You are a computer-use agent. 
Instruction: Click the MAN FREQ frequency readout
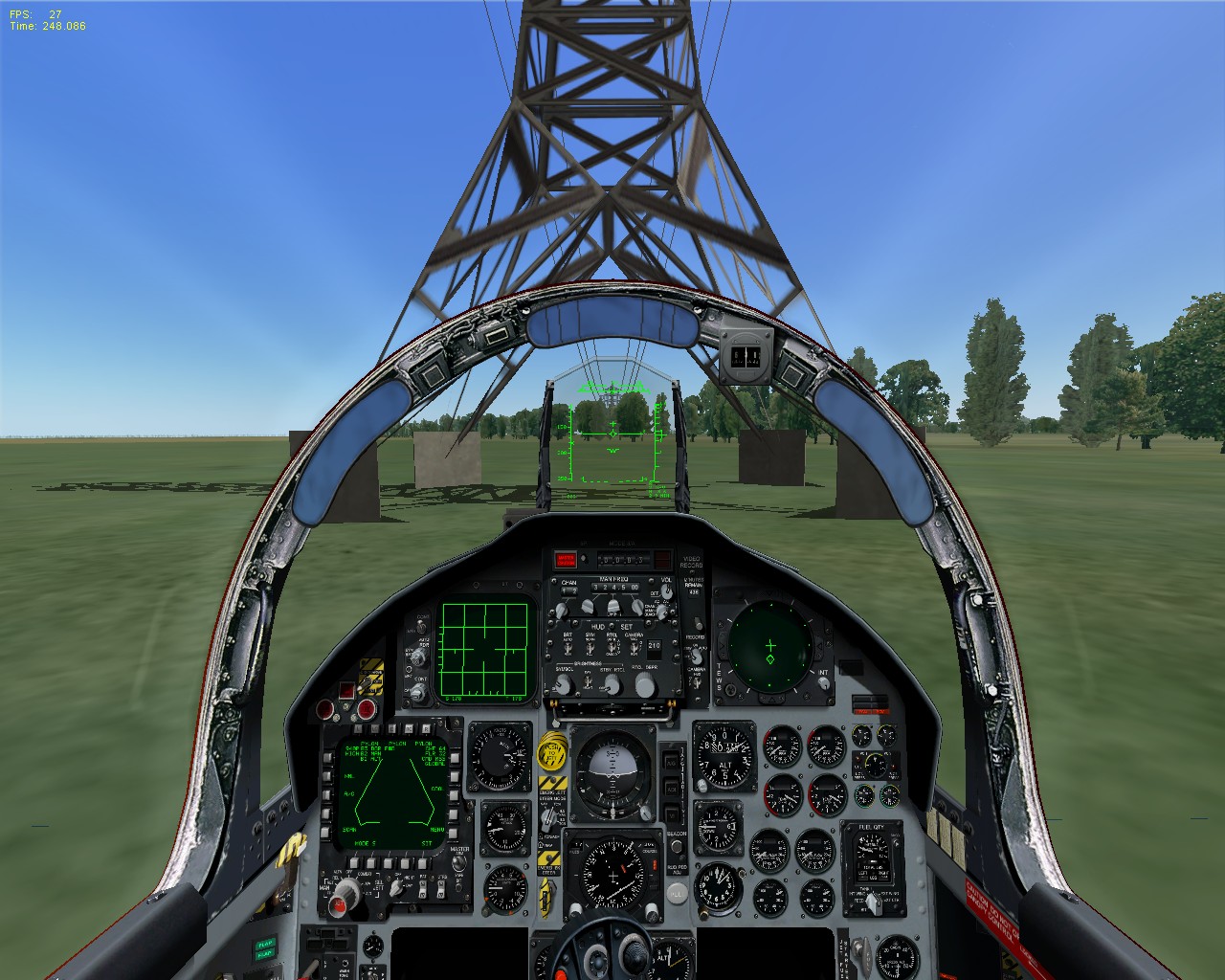(615, 587)
